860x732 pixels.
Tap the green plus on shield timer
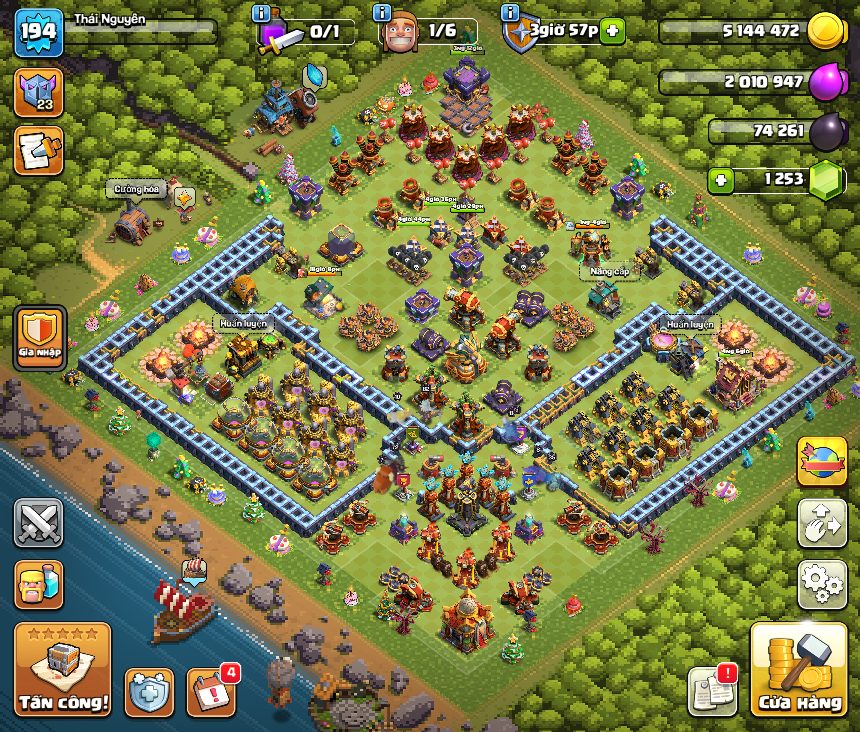[612, 31]
